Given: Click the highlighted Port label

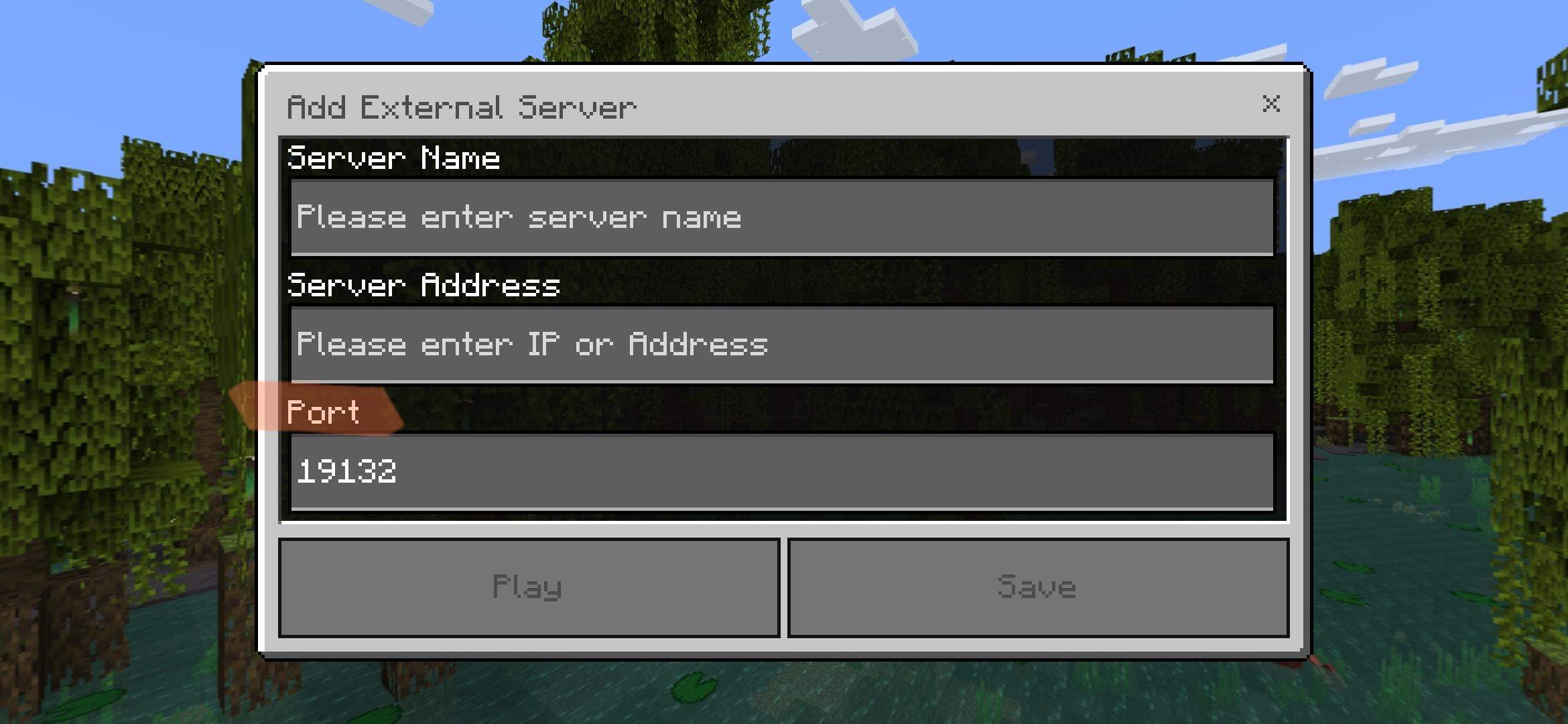Looking at the screenshot, I should click(325, 412).
